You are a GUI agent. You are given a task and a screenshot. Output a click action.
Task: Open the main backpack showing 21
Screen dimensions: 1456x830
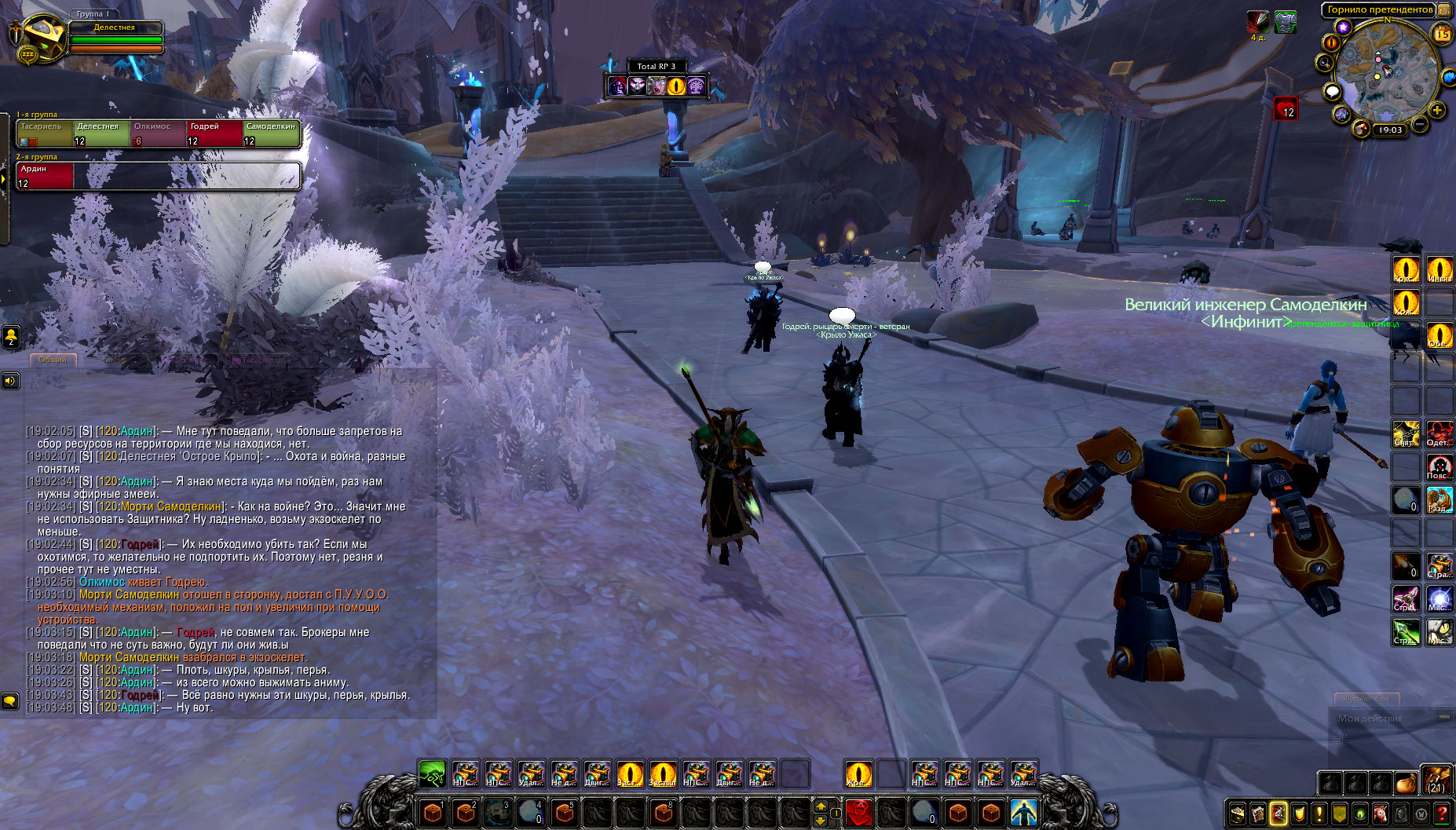point(1436,781)
